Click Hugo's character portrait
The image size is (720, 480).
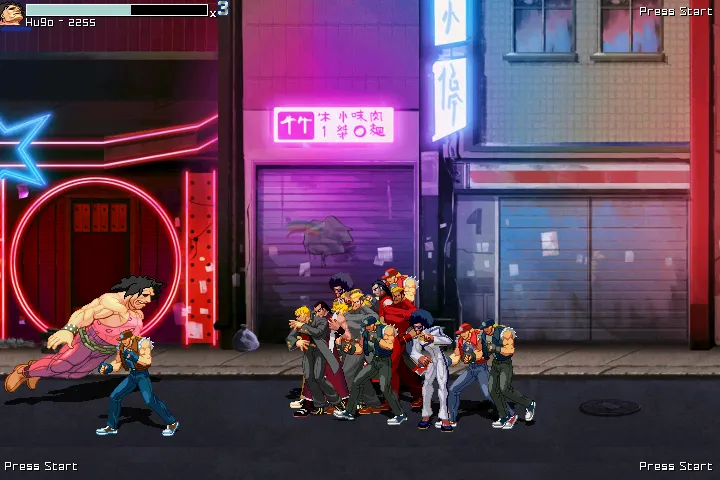pos(12,14)
